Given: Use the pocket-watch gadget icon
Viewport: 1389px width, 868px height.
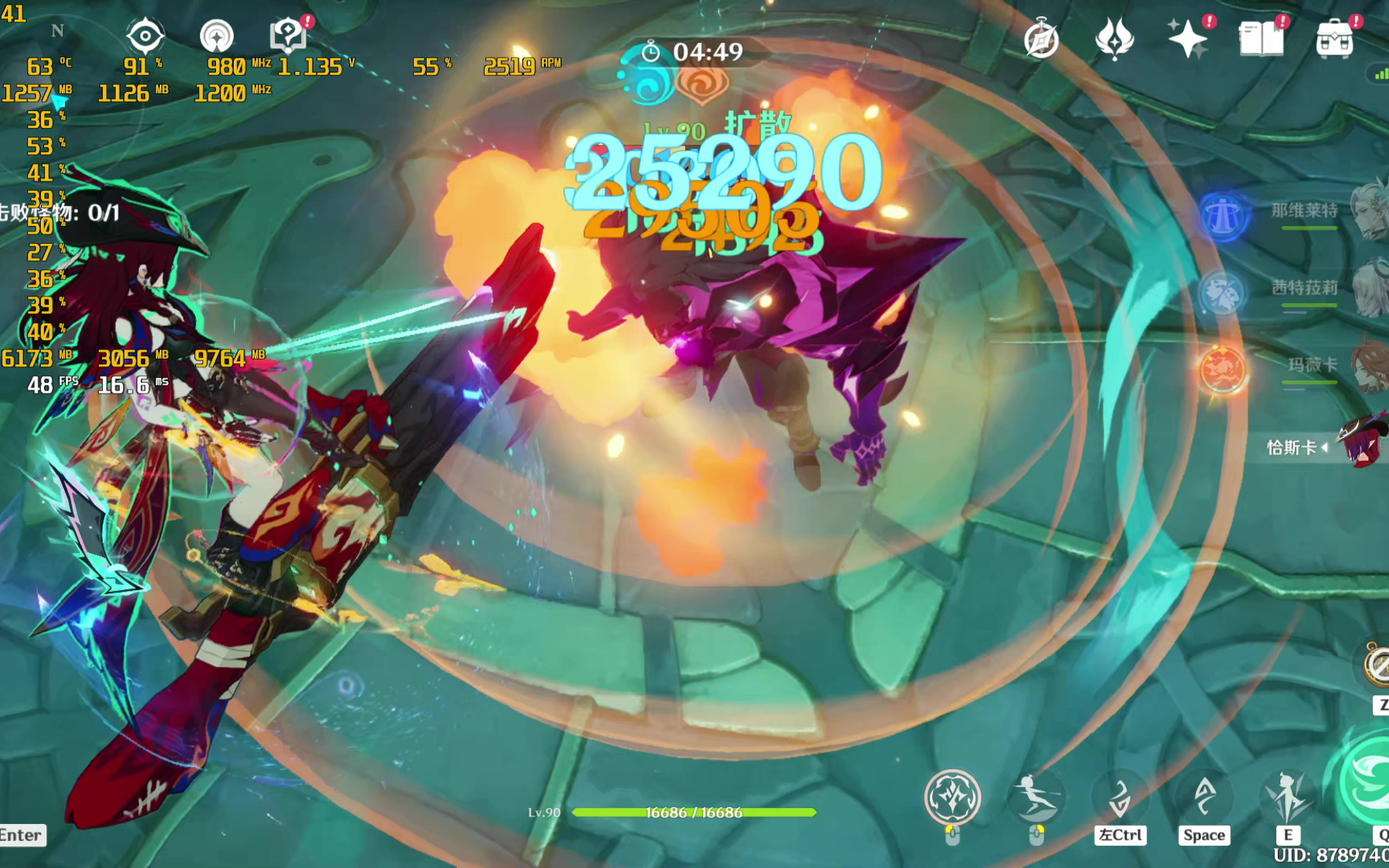Looking at the screenshot, I should [1377, 665].
